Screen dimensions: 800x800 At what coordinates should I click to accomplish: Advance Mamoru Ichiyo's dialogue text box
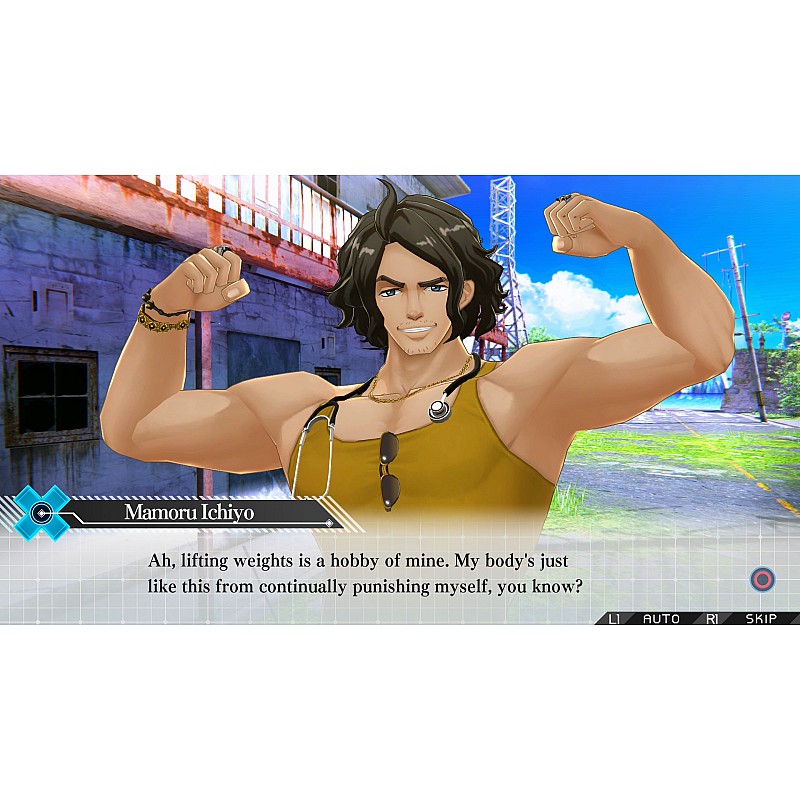tap(762, 579)
